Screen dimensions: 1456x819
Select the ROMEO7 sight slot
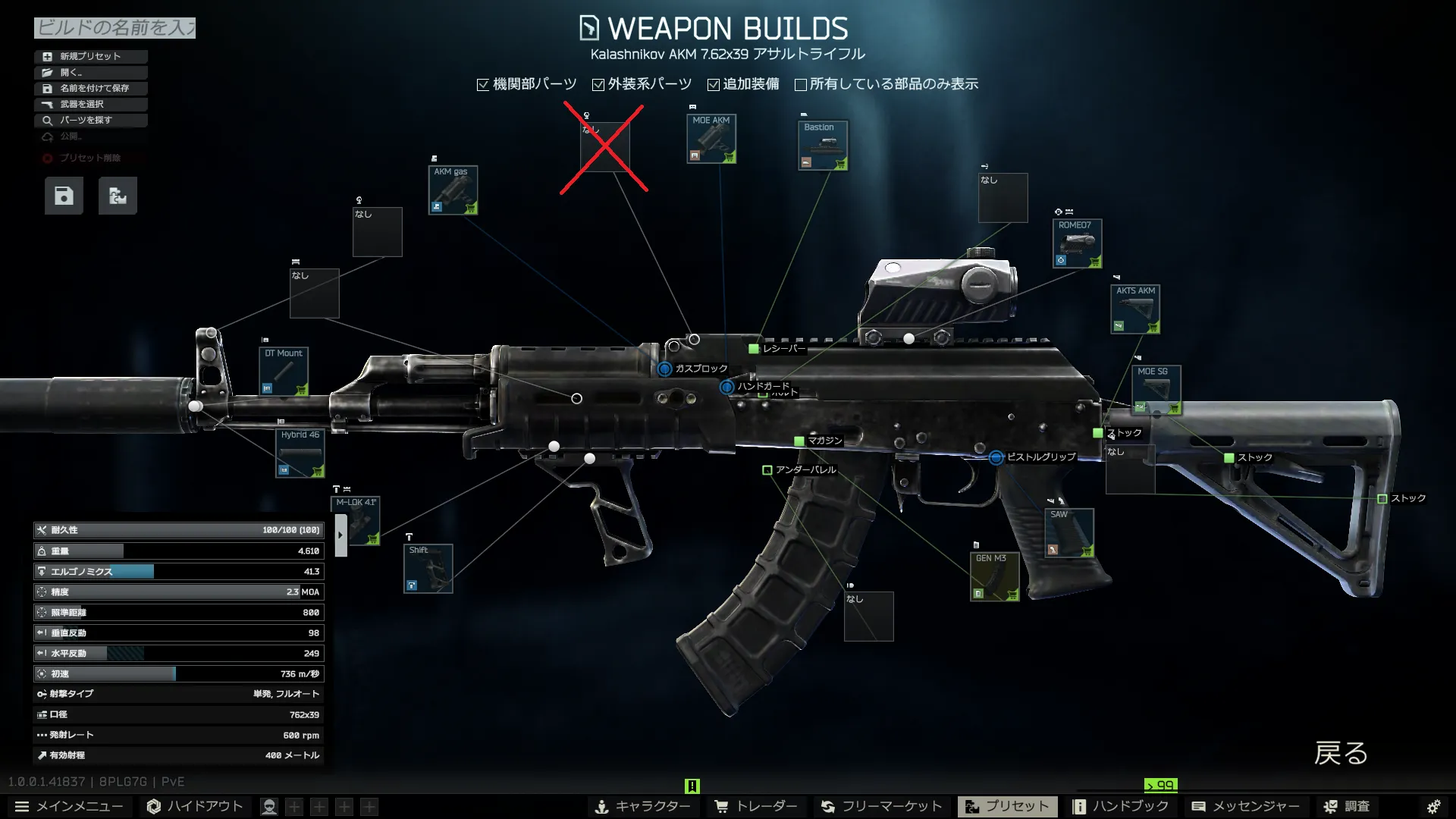[1077, 243]
